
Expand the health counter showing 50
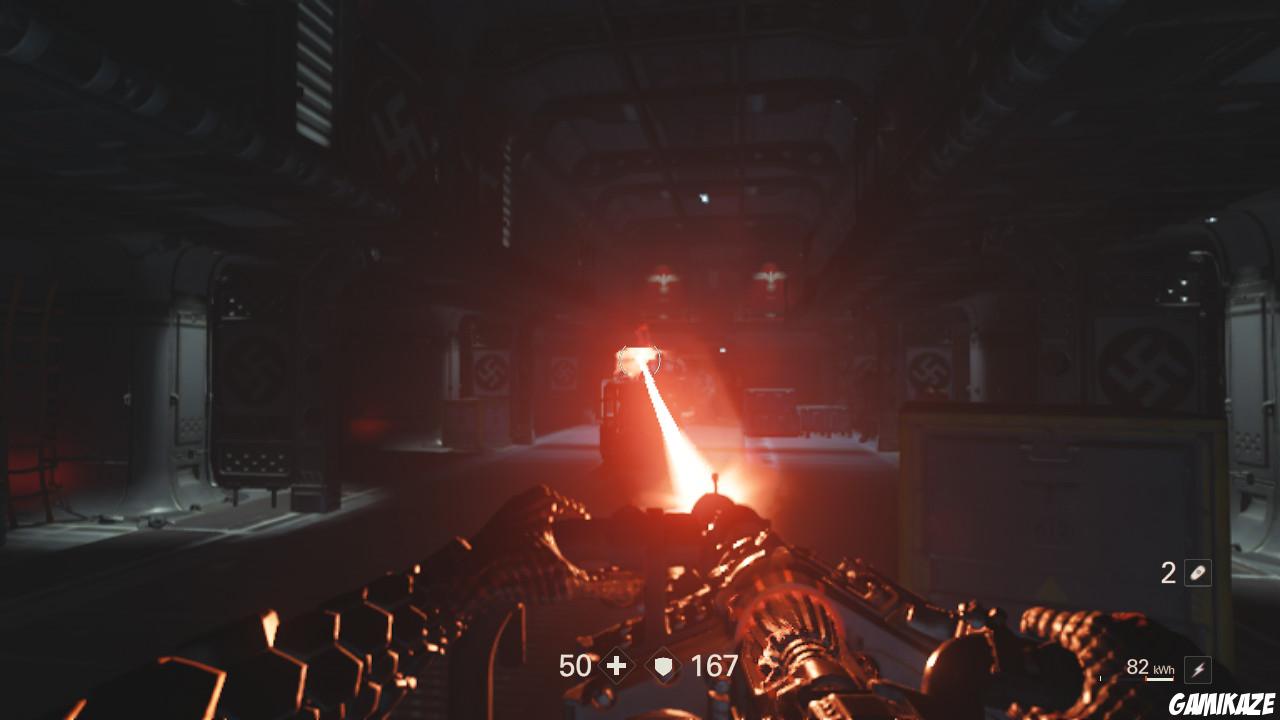tap(575, 666)
